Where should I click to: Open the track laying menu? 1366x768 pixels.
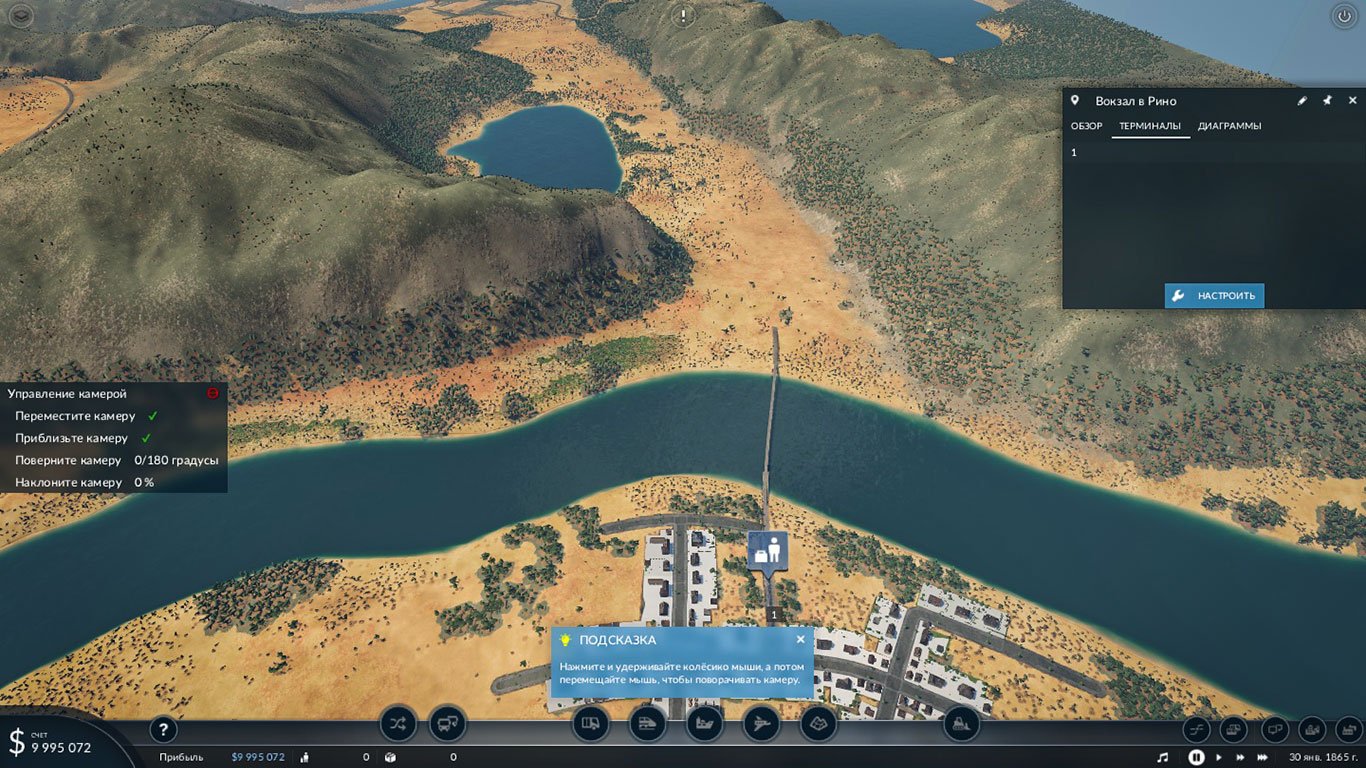click(x=1198, y=728)
